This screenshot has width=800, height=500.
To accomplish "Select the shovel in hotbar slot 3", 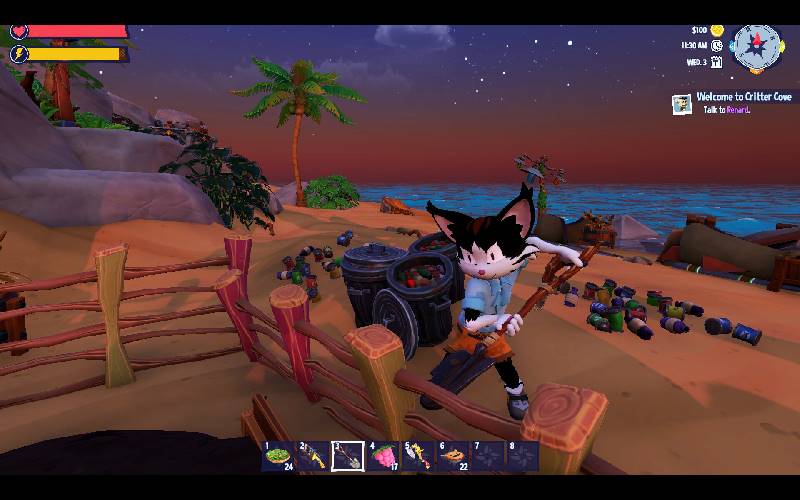I will (347, 457).
